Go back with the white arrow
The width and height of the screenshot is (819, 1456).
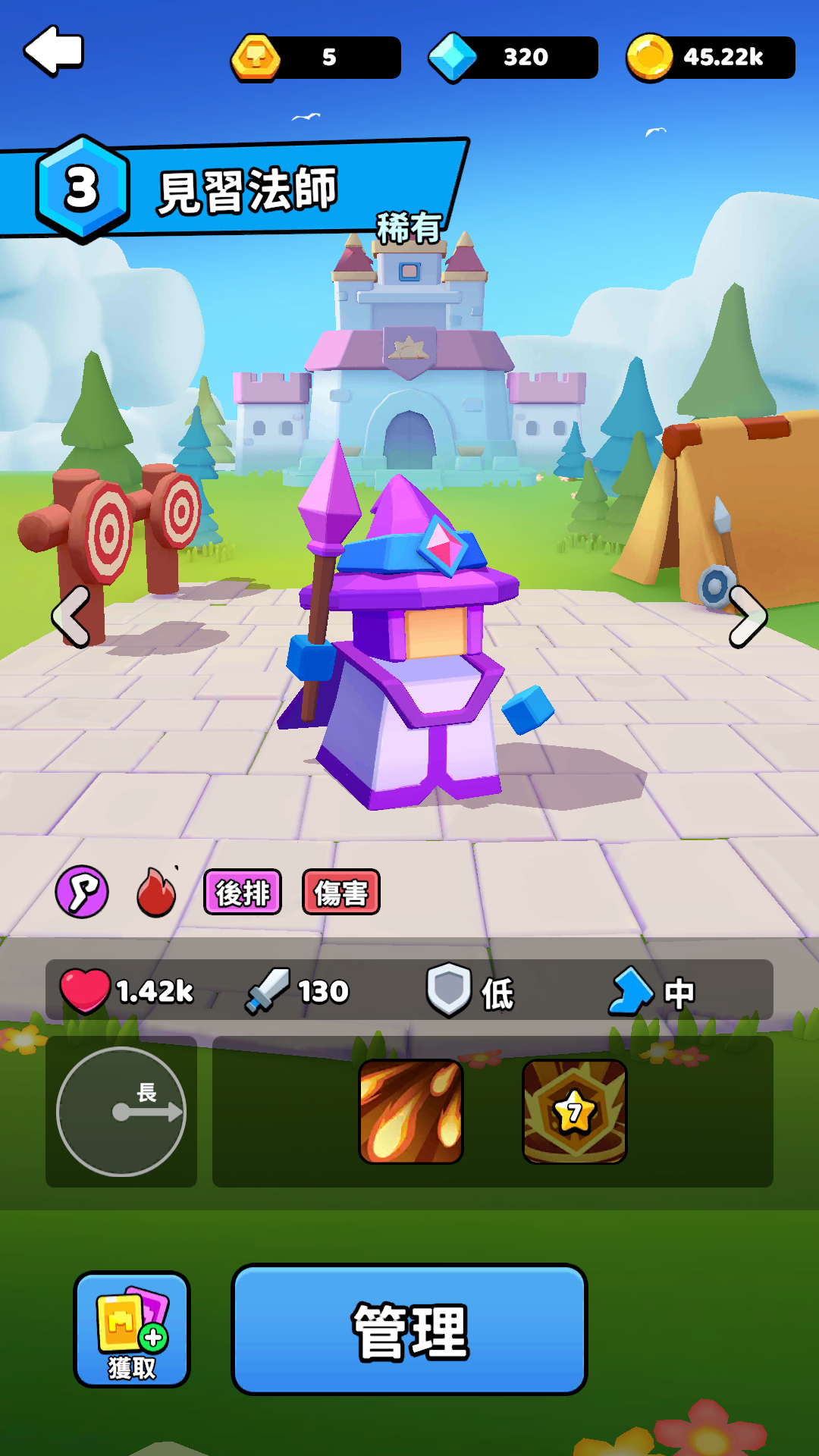point(54,51)
